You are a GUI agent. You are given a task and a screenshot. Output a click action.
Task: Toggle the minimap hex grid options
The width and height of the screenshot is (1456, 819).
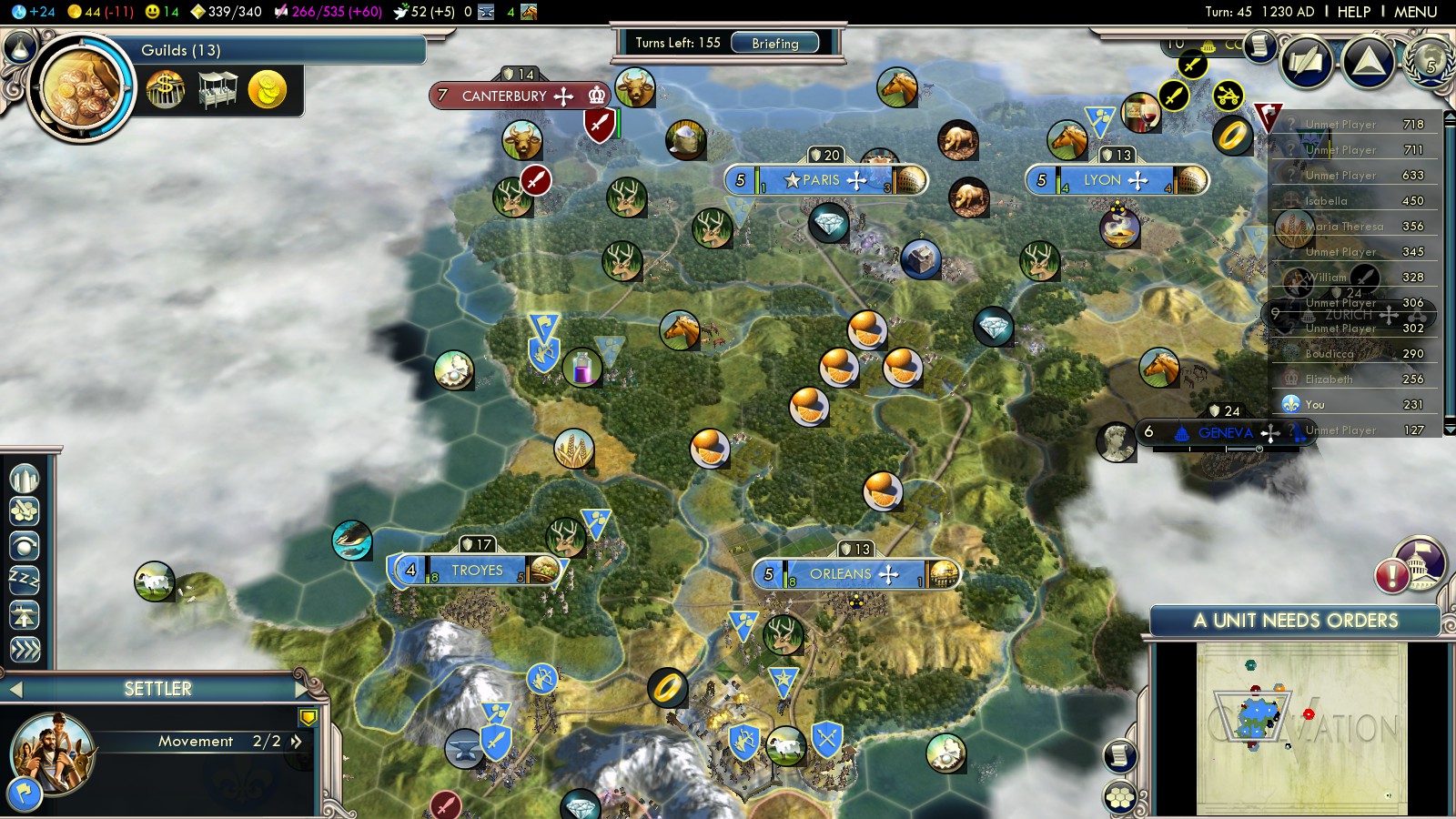[1120, 798]
